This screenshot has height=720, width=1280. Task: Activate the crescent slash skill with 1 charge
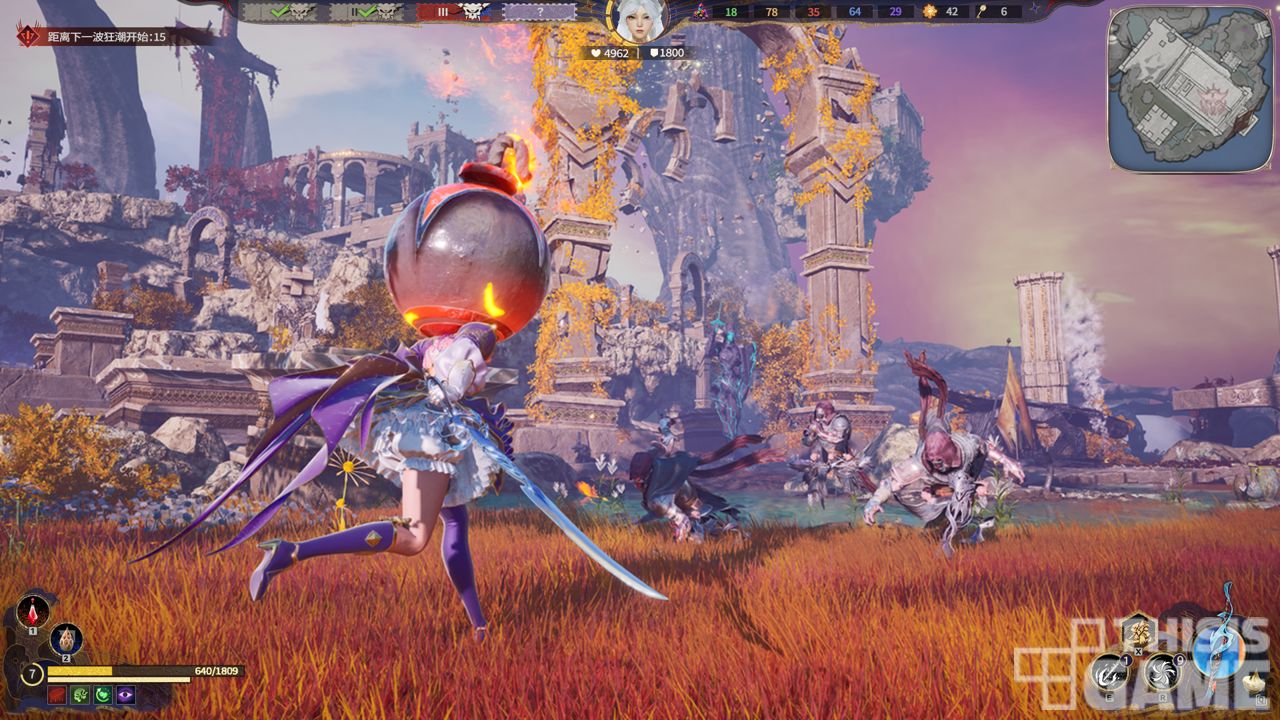tap(1110, 672)
